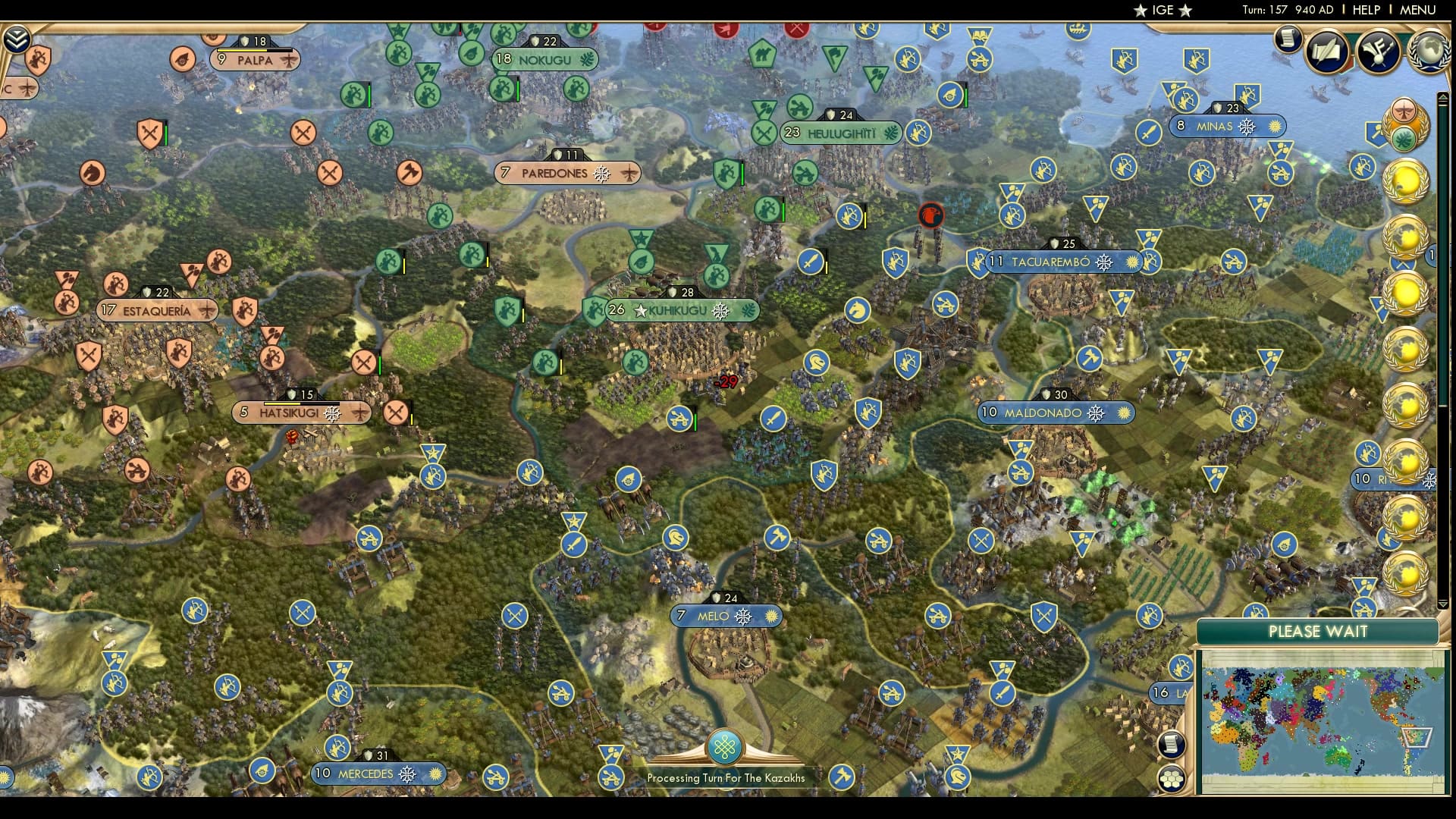Open the city screen by clicking Kuhikugu's banner
The width and height of the screenshot is (1456, 819).
(679, 310)
